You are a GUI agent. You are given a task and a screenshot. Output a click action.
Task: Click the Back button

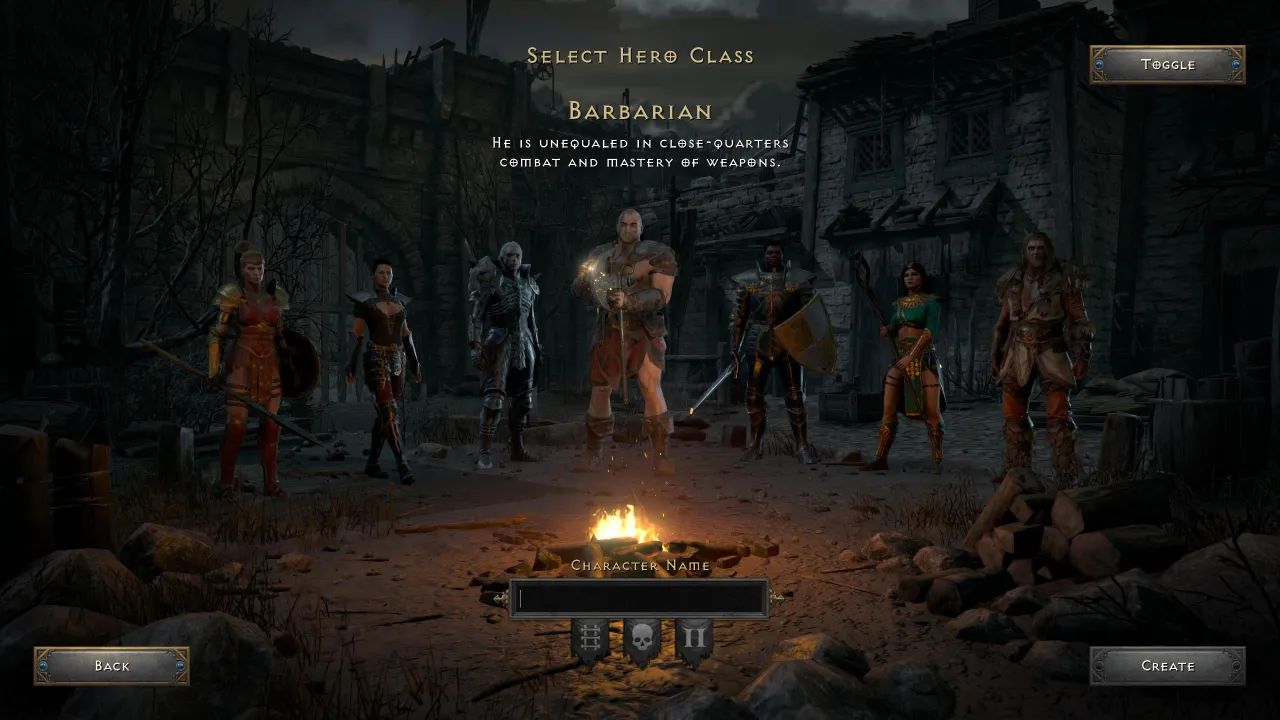point(111,666)
